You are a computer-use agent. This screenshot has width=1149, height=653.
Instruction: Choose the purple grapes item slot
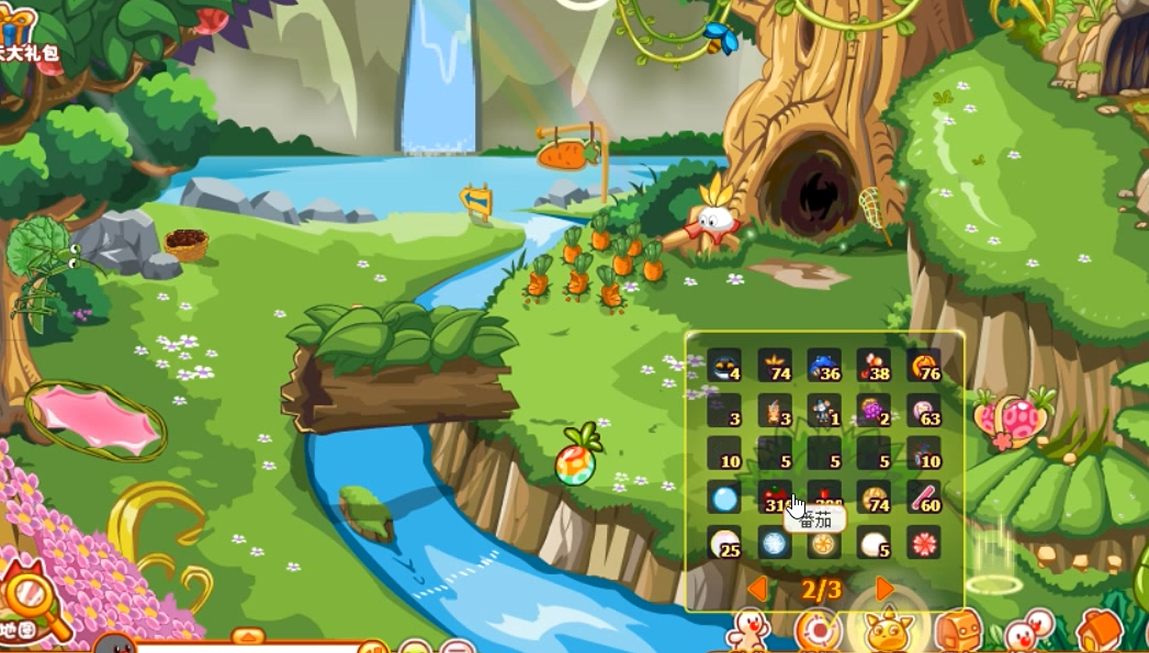(873, 410)
